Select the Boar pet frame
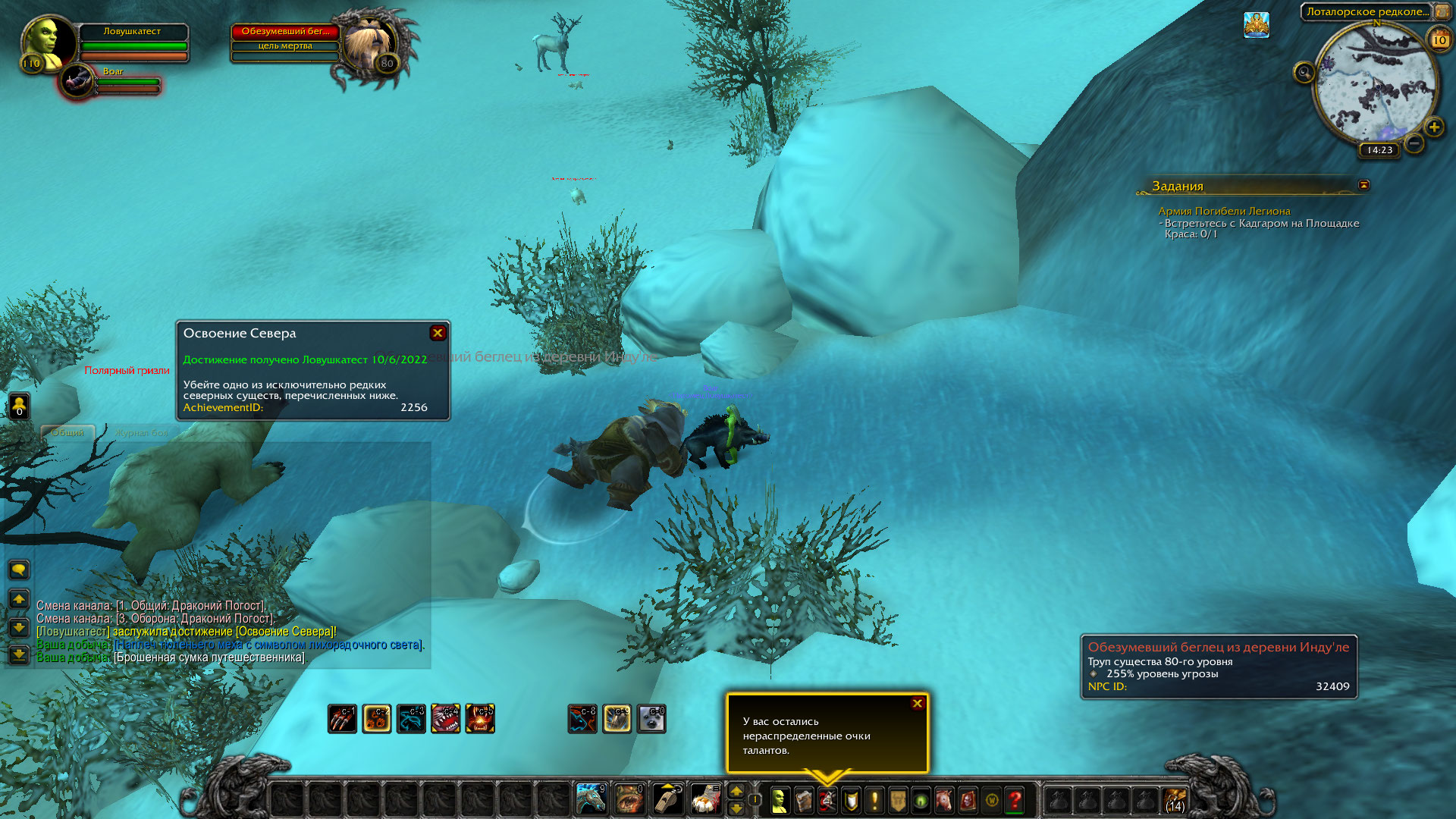The width and height of the screenshot is (1456, 819). click(77, 80)
